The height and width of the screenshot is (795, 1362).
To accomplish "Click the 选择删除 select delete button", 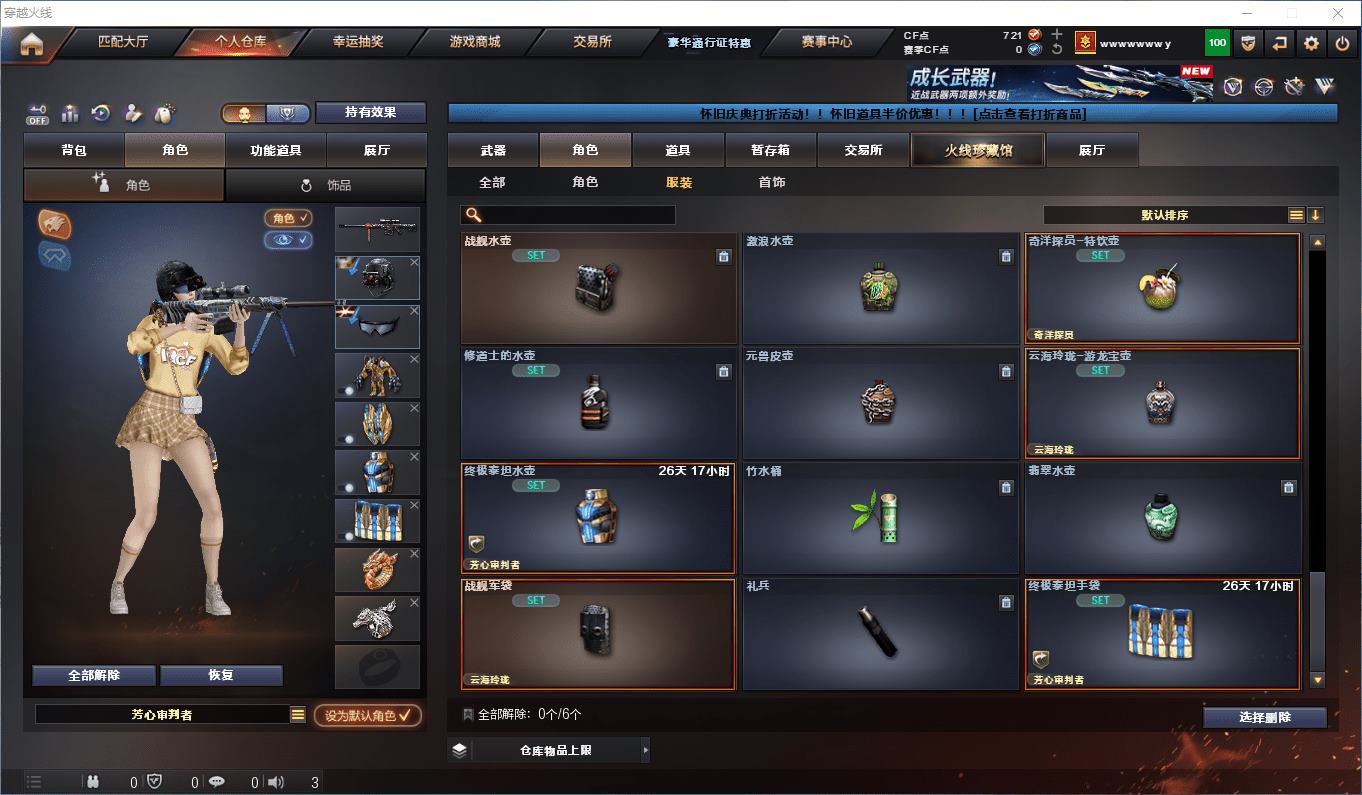I will [1264, 717].
